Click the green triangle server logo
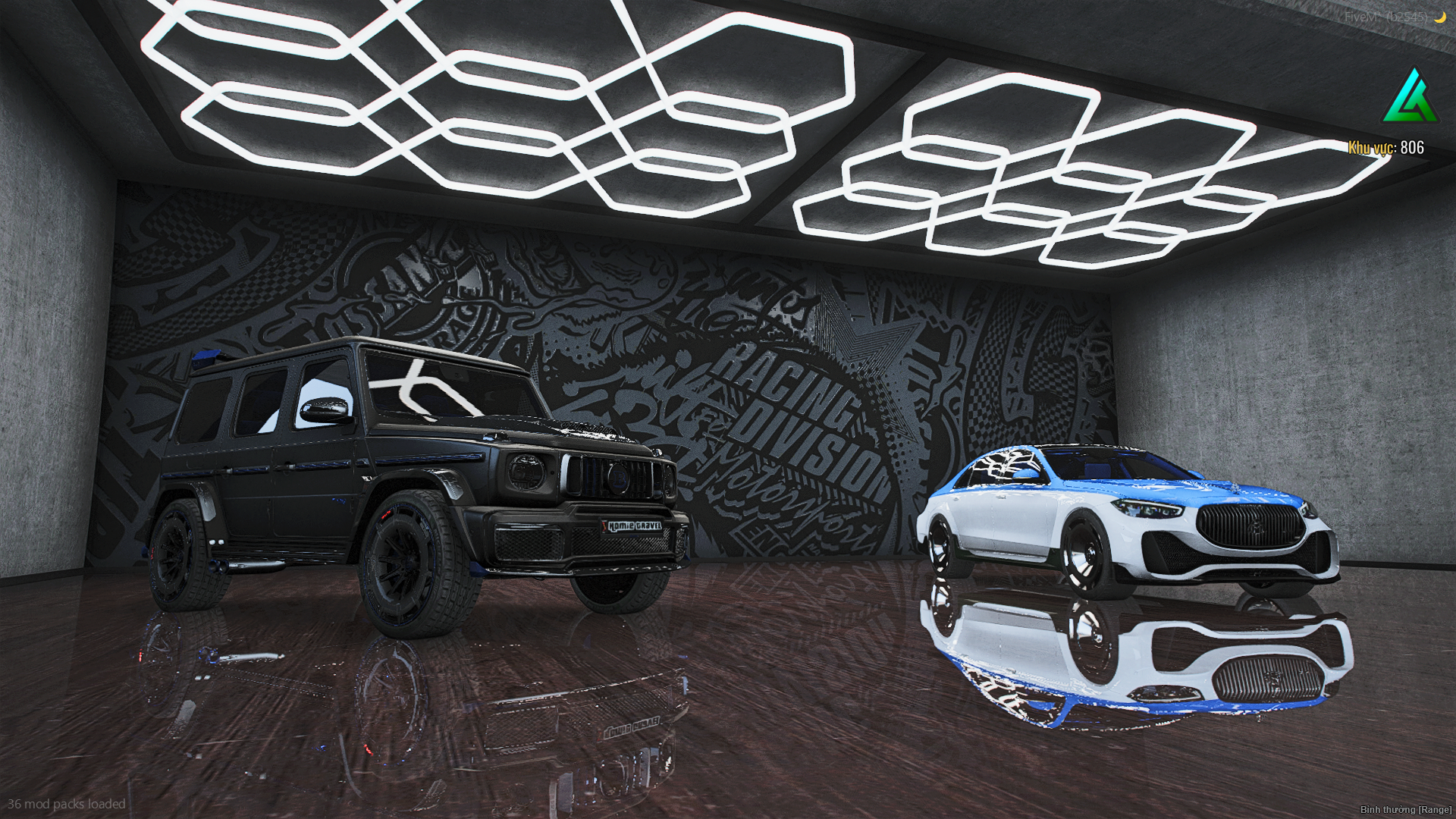This screenshot has height=819, width=1456. tap(1410, 97)
